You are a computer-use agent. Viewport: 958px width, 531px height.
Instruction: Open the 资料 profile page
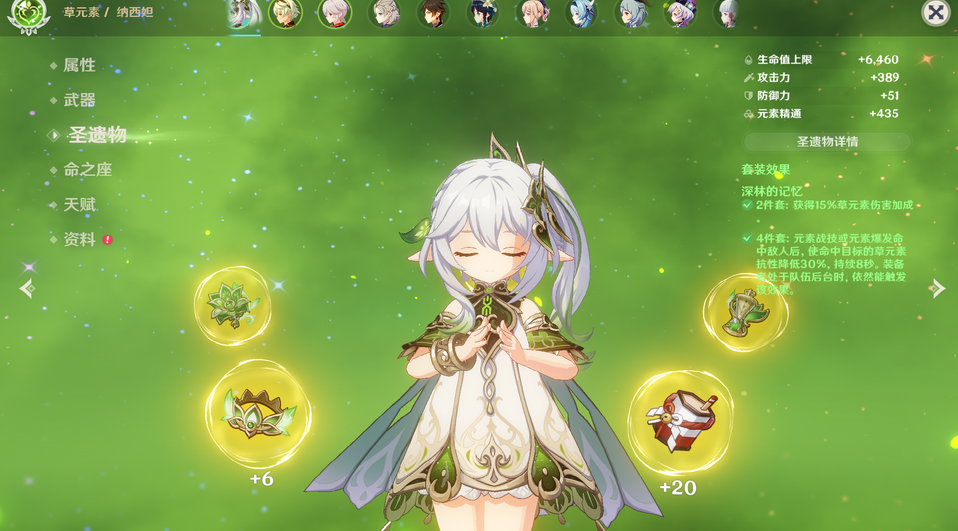point(79,240)
